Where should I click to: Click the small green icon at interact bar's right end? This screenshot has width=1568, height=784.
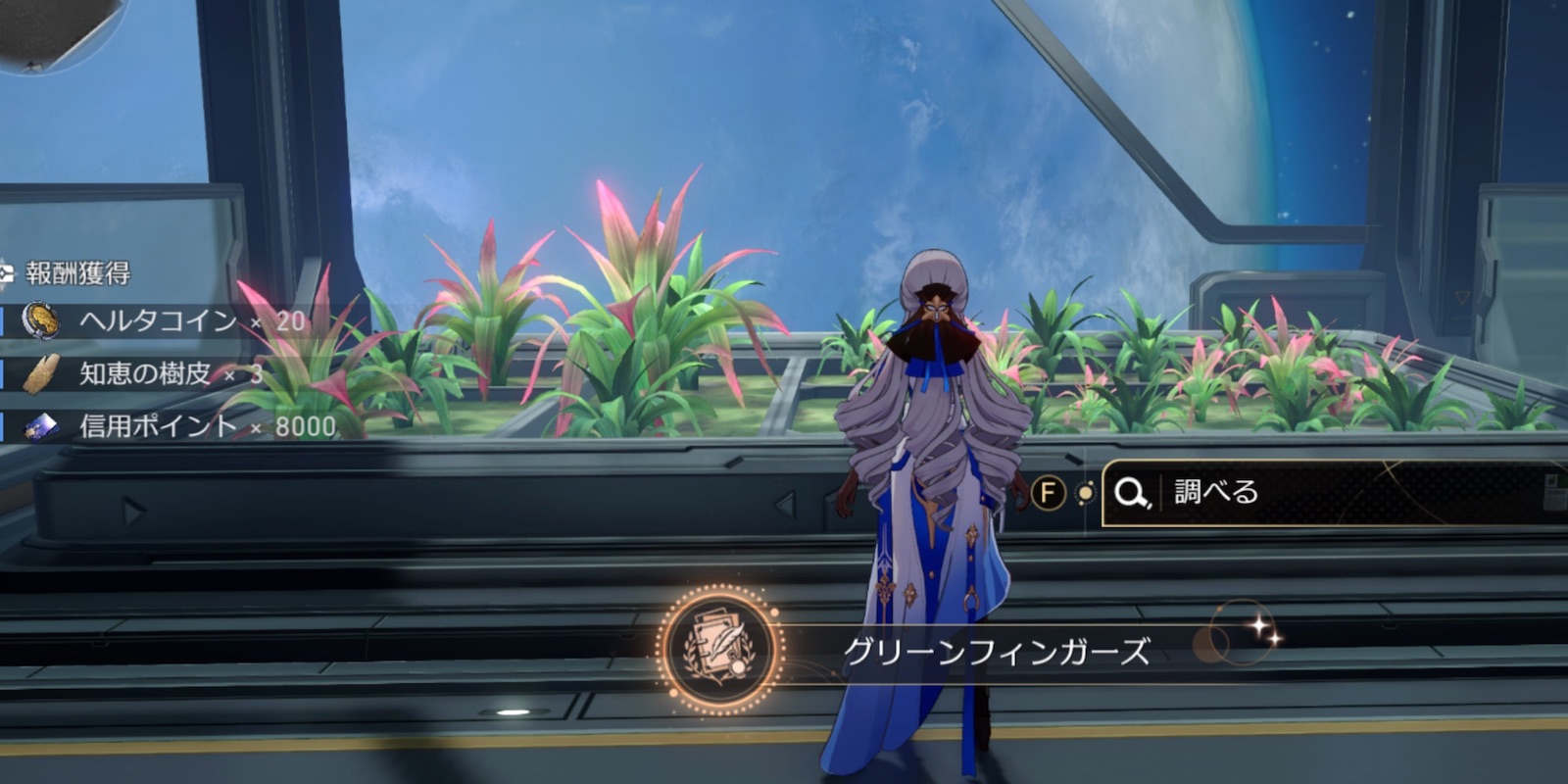pyautogui.click(x=1552, y=480)
